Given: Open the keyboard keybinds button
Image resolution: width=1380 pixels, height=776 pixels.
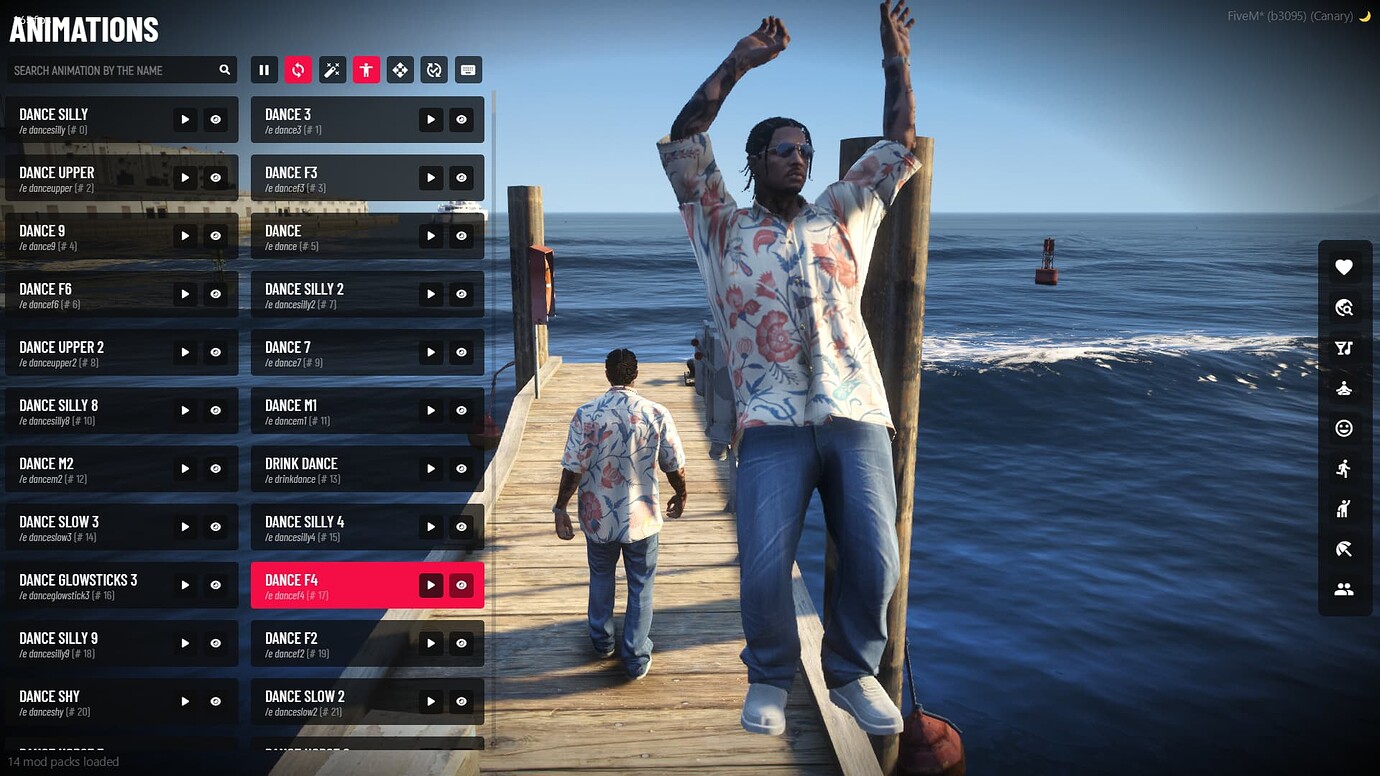Looking at the screenshot, I should [468, 70].
